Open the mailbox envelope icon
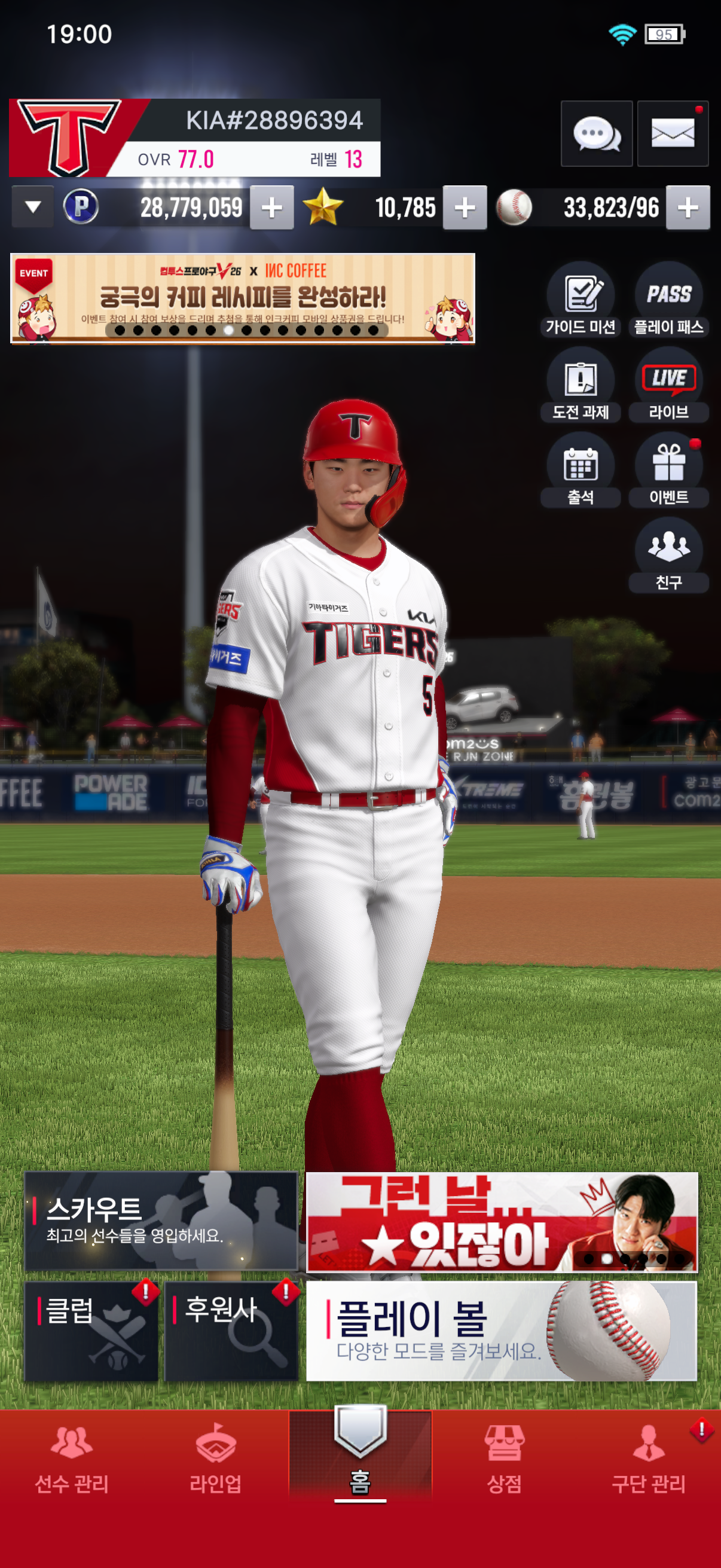Image resolution: width=721 pixels, height=1568 pixels. 673,133
